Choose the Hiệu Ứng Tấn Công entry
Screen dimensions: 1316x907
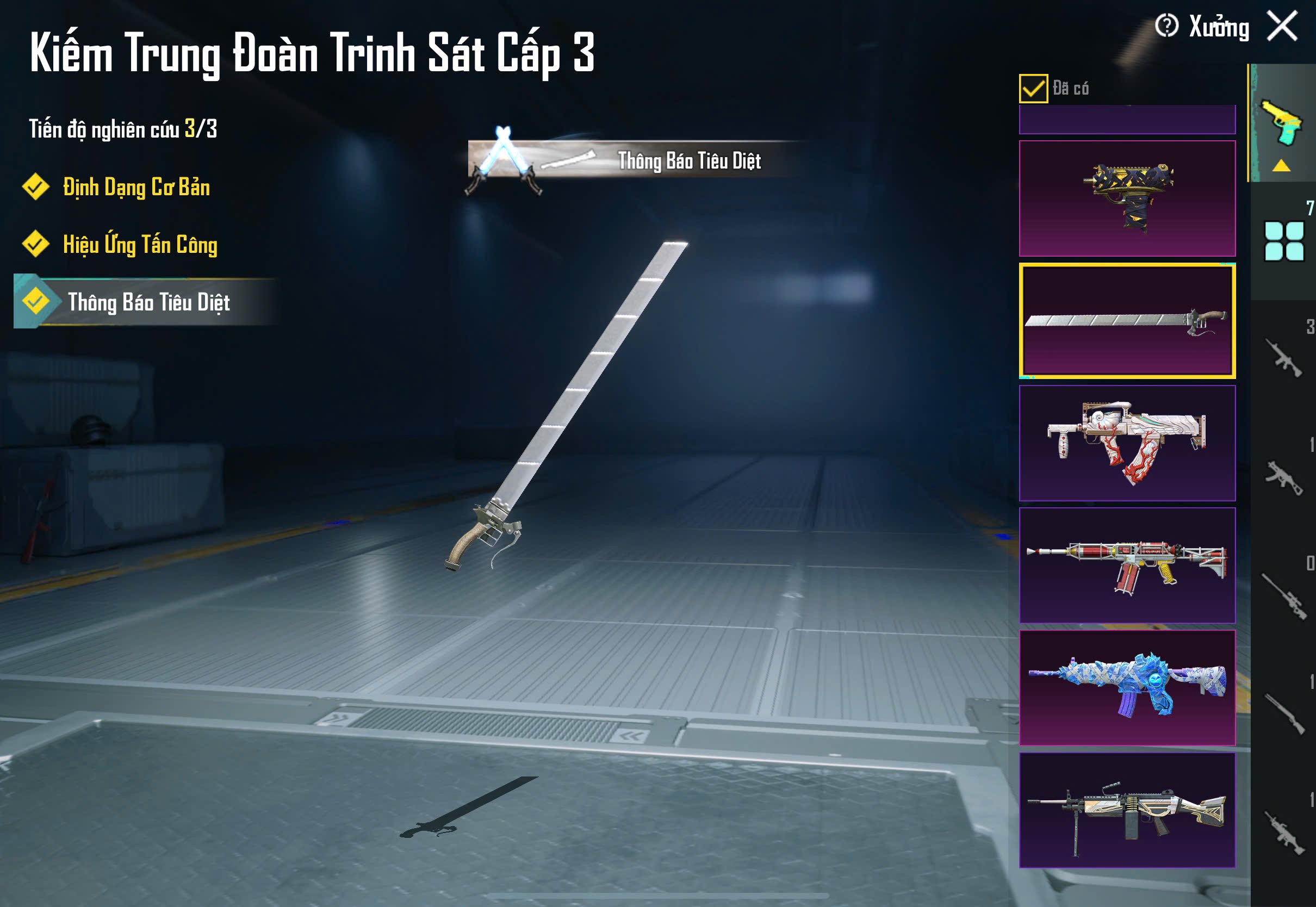pyautogui.click(x=139, y=245)
